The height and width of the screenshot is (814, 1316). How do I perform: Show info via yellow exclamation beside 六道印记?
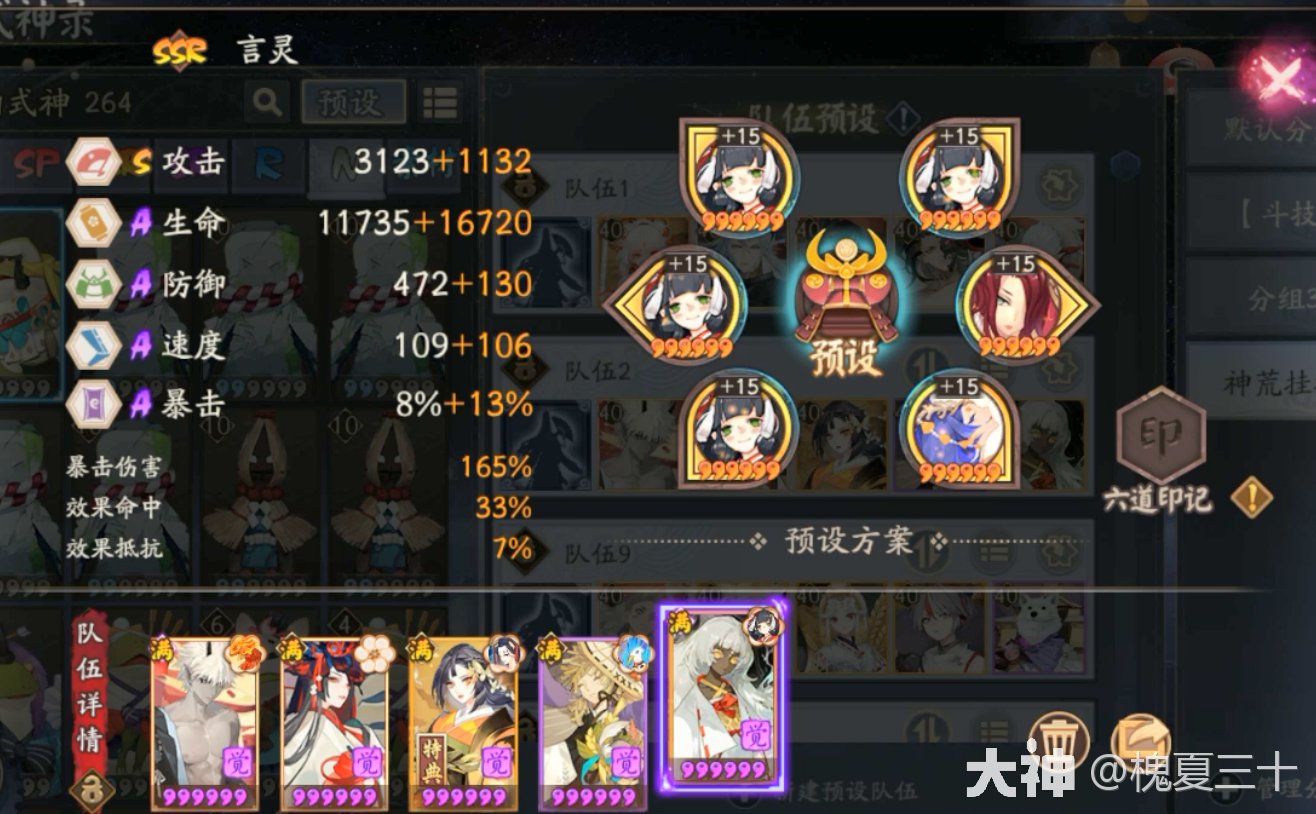pos(1251,497)
